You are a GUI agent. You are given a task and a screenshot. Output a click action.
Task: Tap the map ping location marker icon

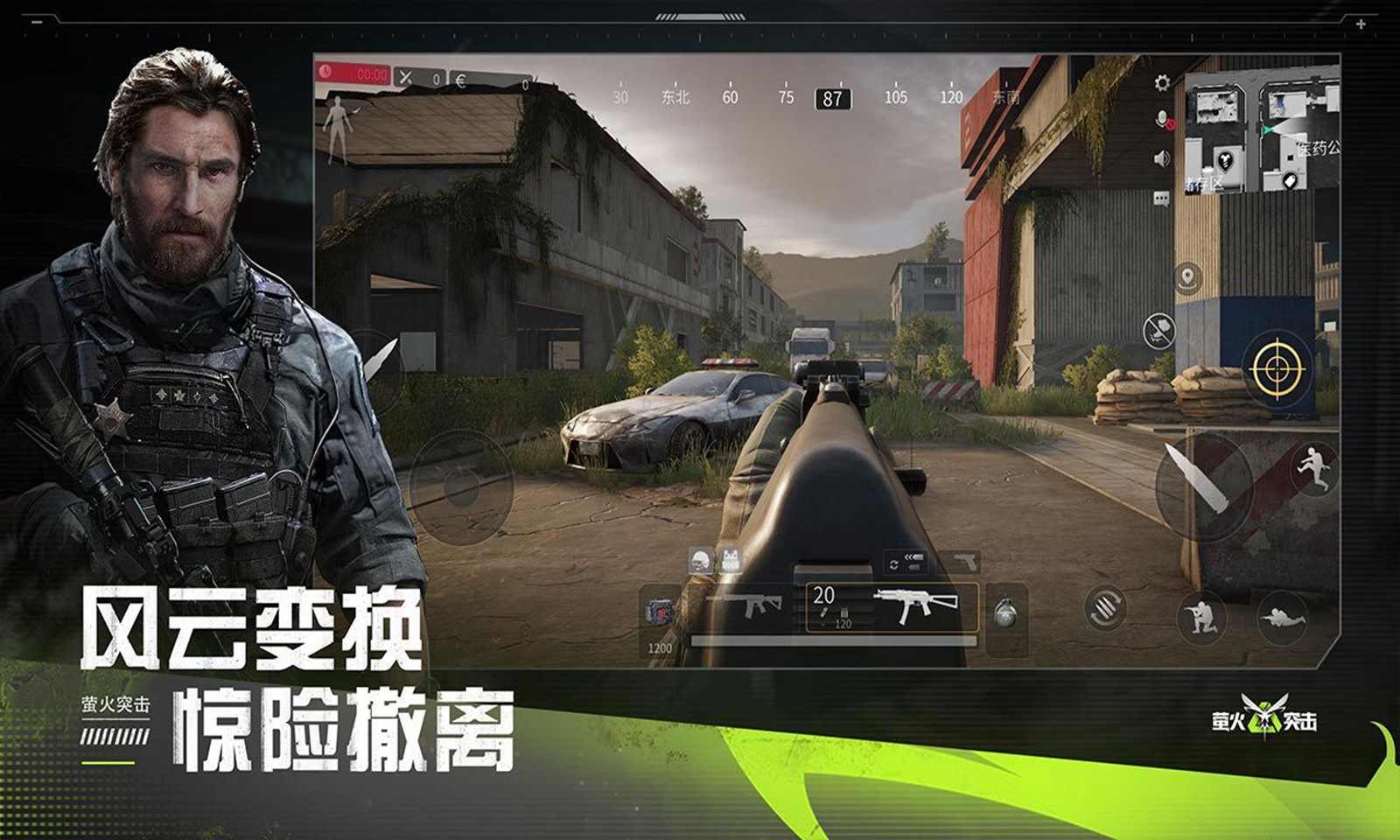[1186, 276]
